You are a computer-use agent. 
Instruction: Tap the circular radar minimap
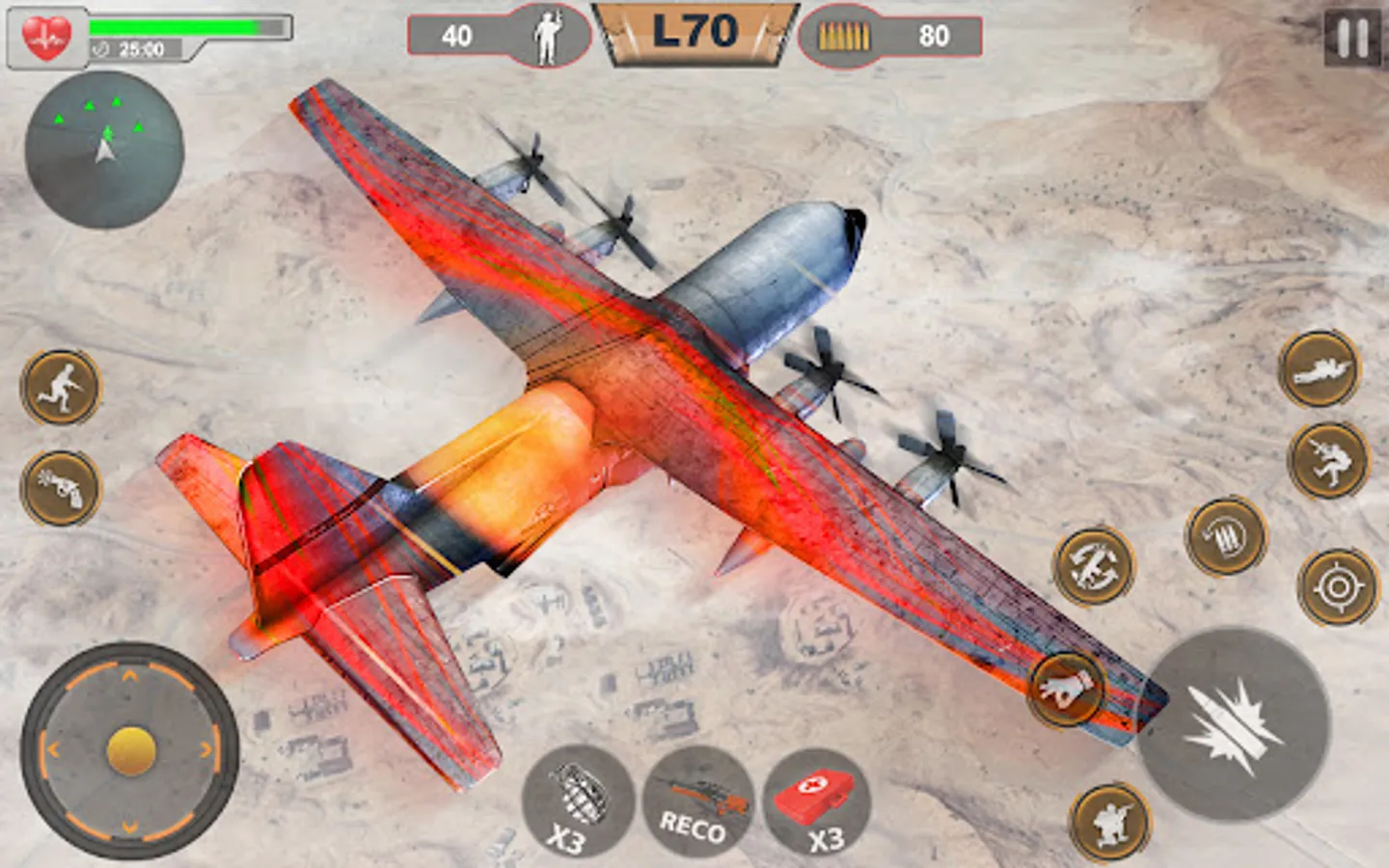pos(104,150)
